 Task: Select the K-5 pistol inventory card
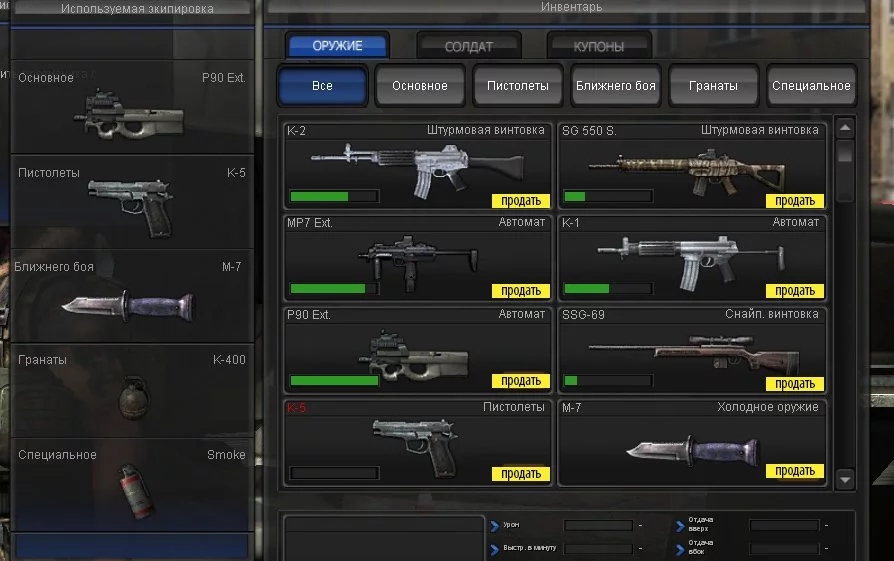tap(418, 441)
